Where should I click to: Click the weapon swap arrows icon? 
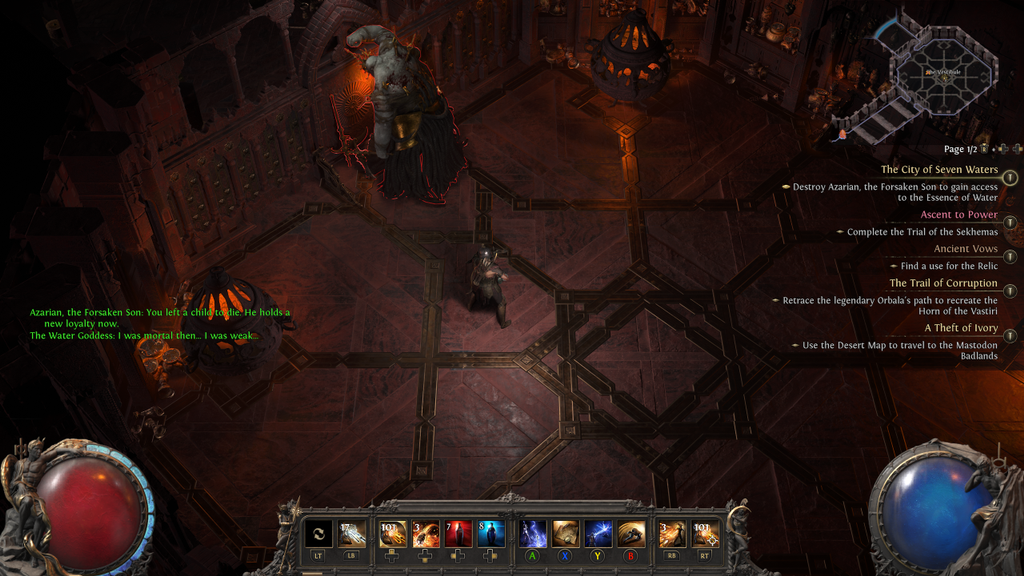318,534
